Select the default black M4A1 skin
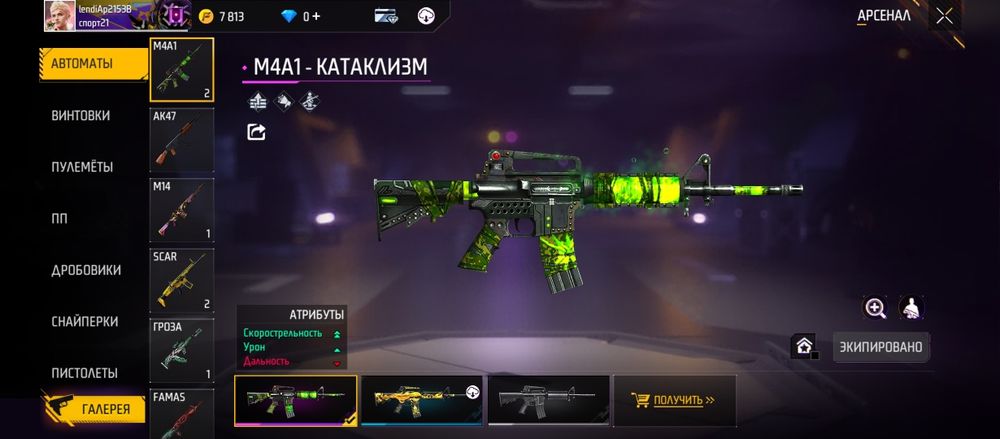Image resolution: width=1000 pixels, height=439 pixels. [548, 400]
